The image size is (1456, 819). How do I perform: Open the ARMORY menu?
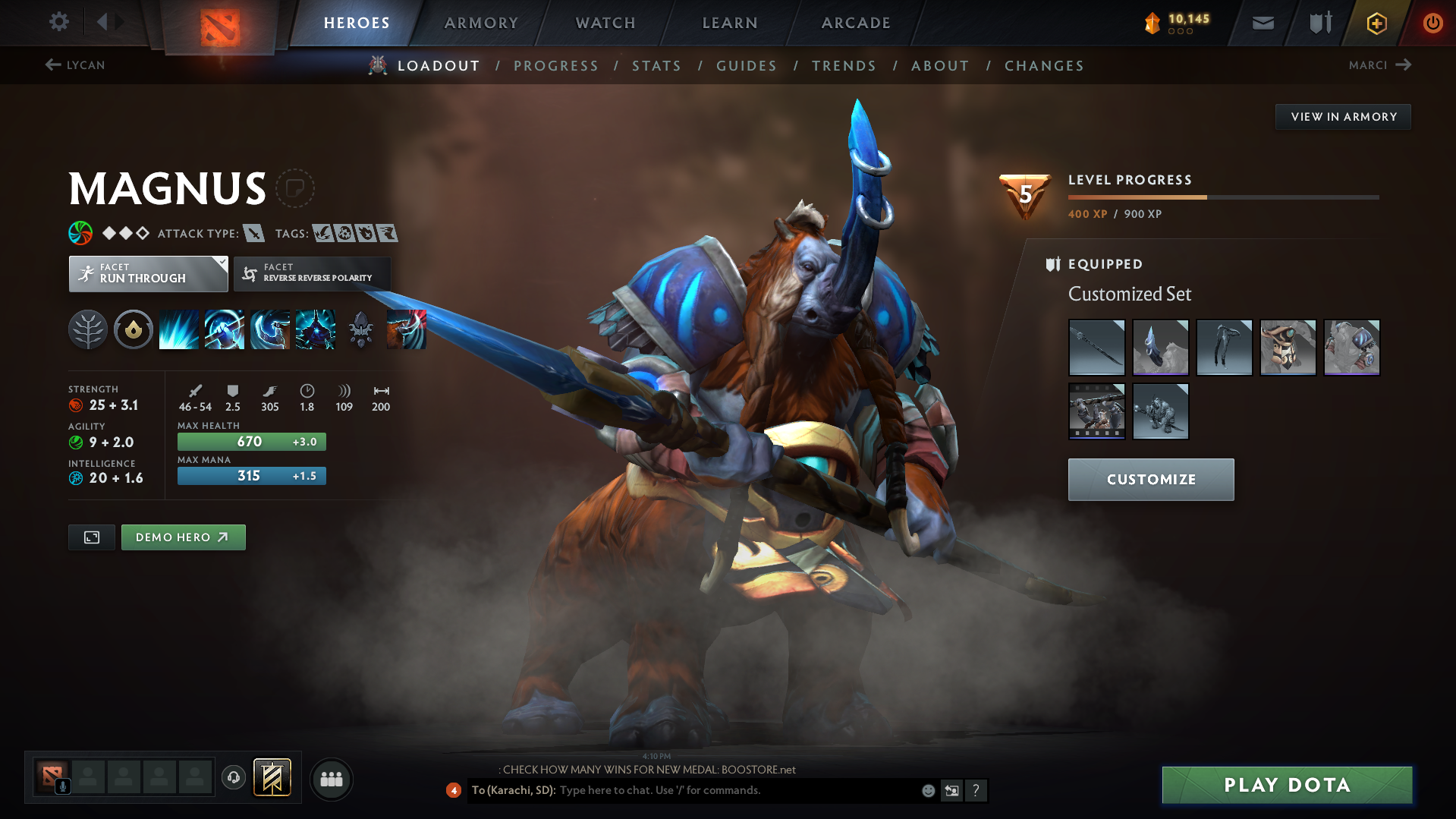coord(481,23)
